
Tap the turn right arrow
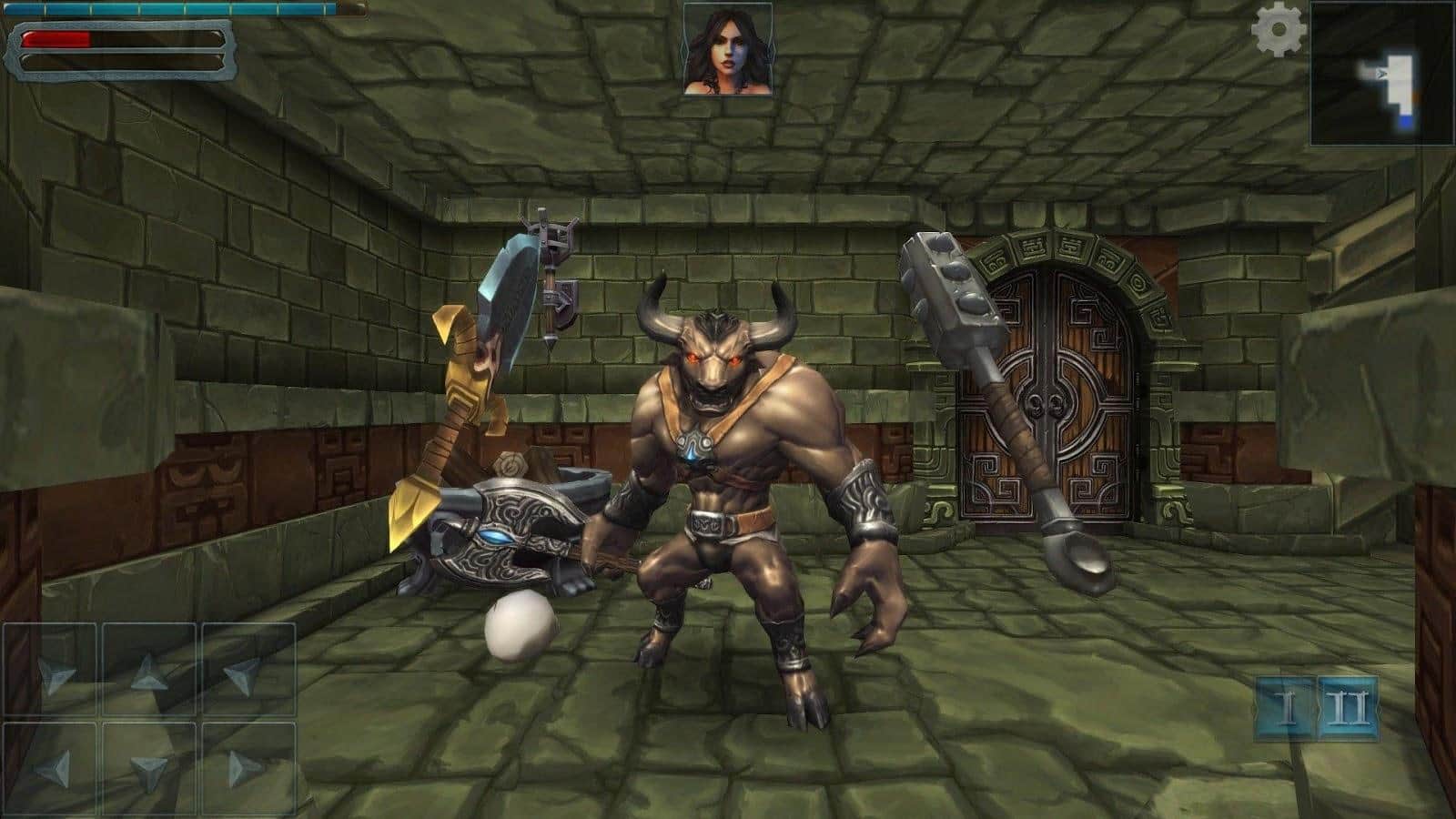coord(246,672)
